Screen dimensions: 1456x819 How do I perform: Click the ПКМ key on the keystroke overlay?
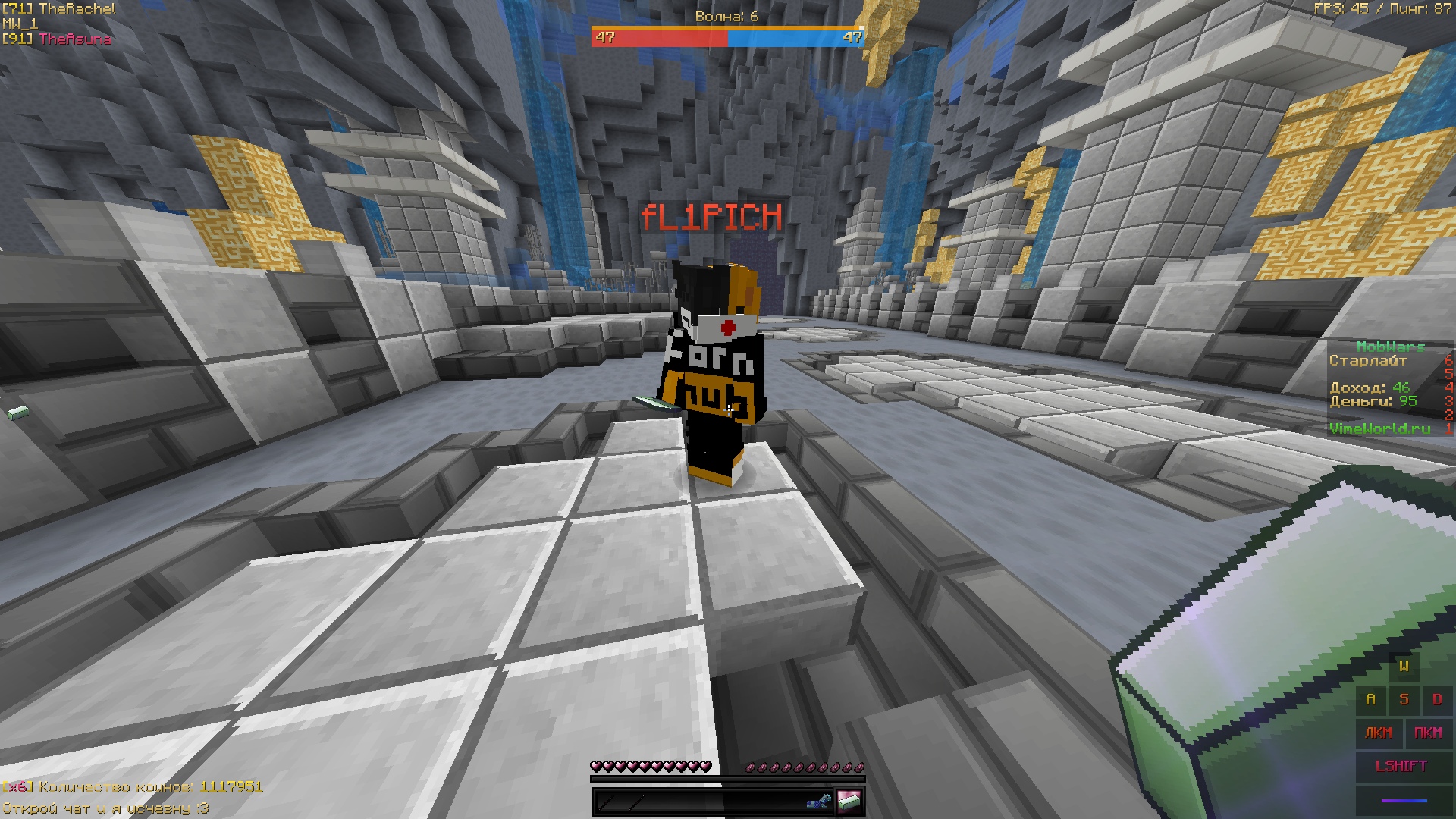click(x=1428, y=733)
